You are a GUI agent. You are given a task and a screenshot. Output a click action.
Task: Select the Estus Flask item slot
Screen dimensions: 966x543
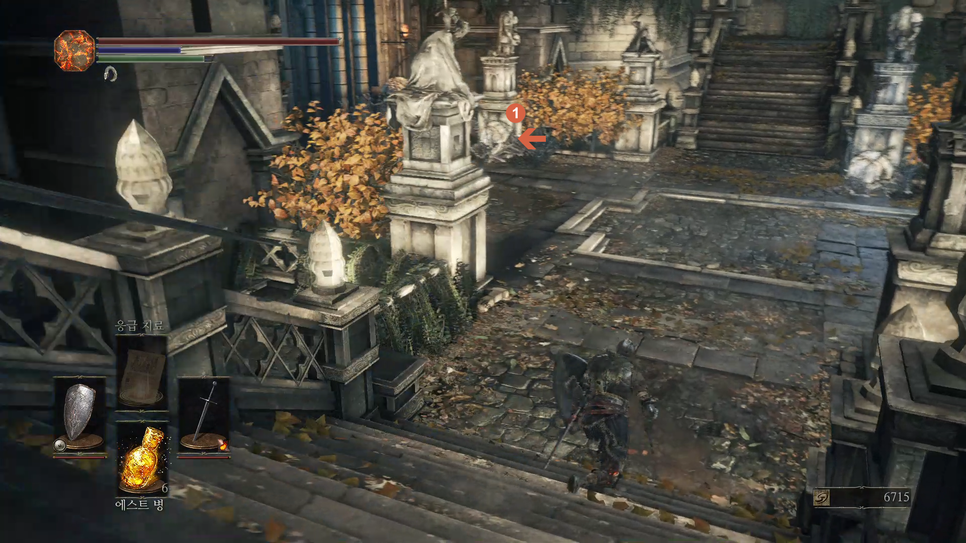[141, 459]
